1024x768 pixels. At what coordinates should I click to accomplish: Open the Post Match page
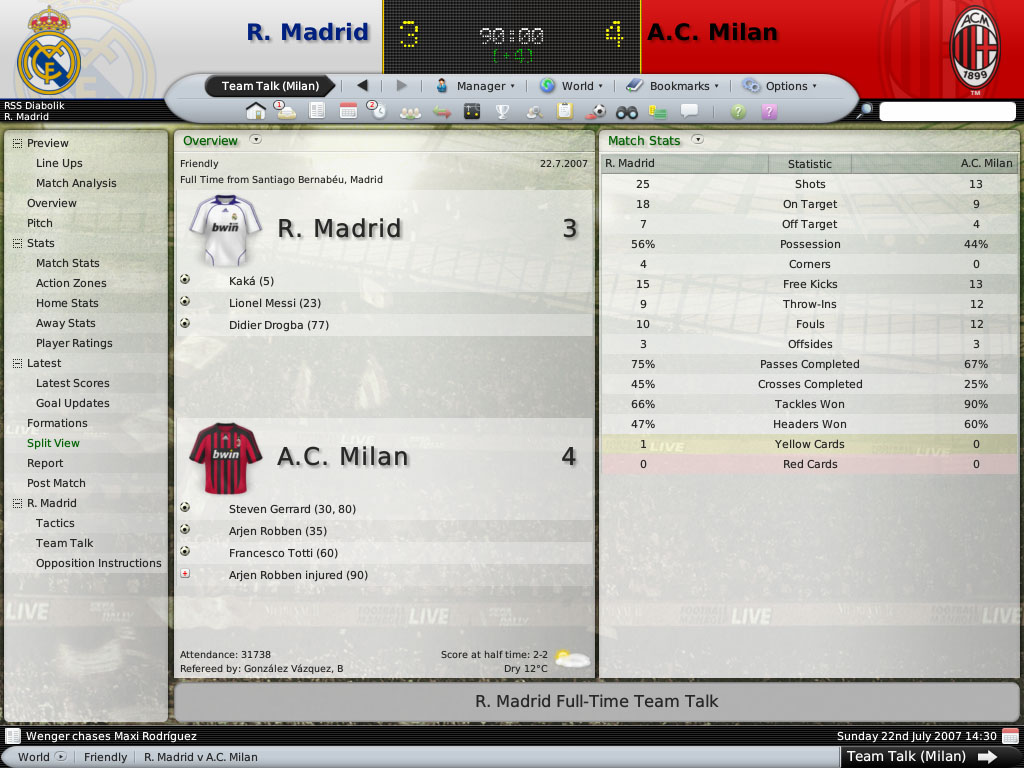pos(56,483)
